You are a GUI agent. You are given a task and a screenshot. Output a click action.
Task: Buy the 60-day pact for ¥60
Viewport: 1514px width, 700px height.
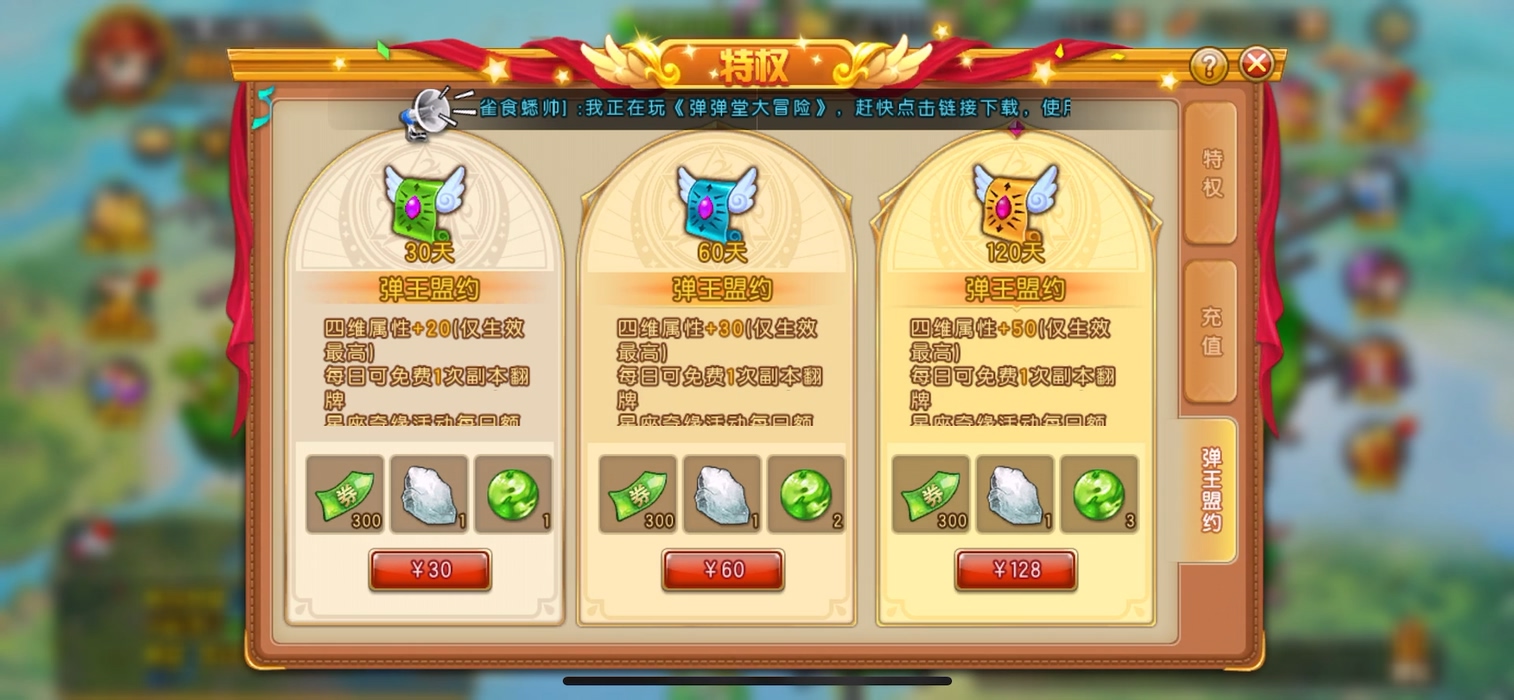coord(722,570)
